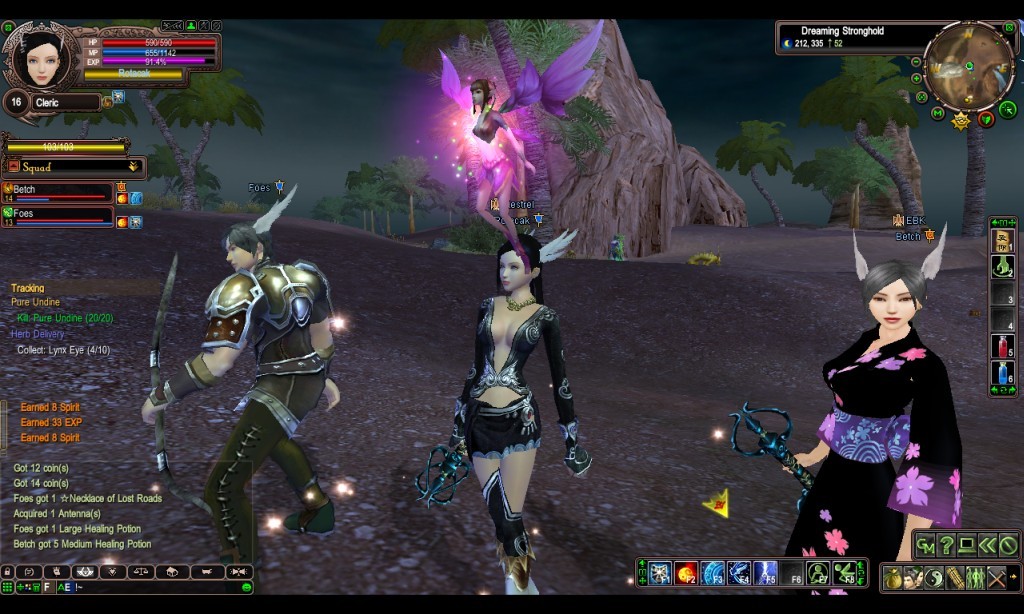Trigger the F7 meditating figure action

[x=819, y=573]
